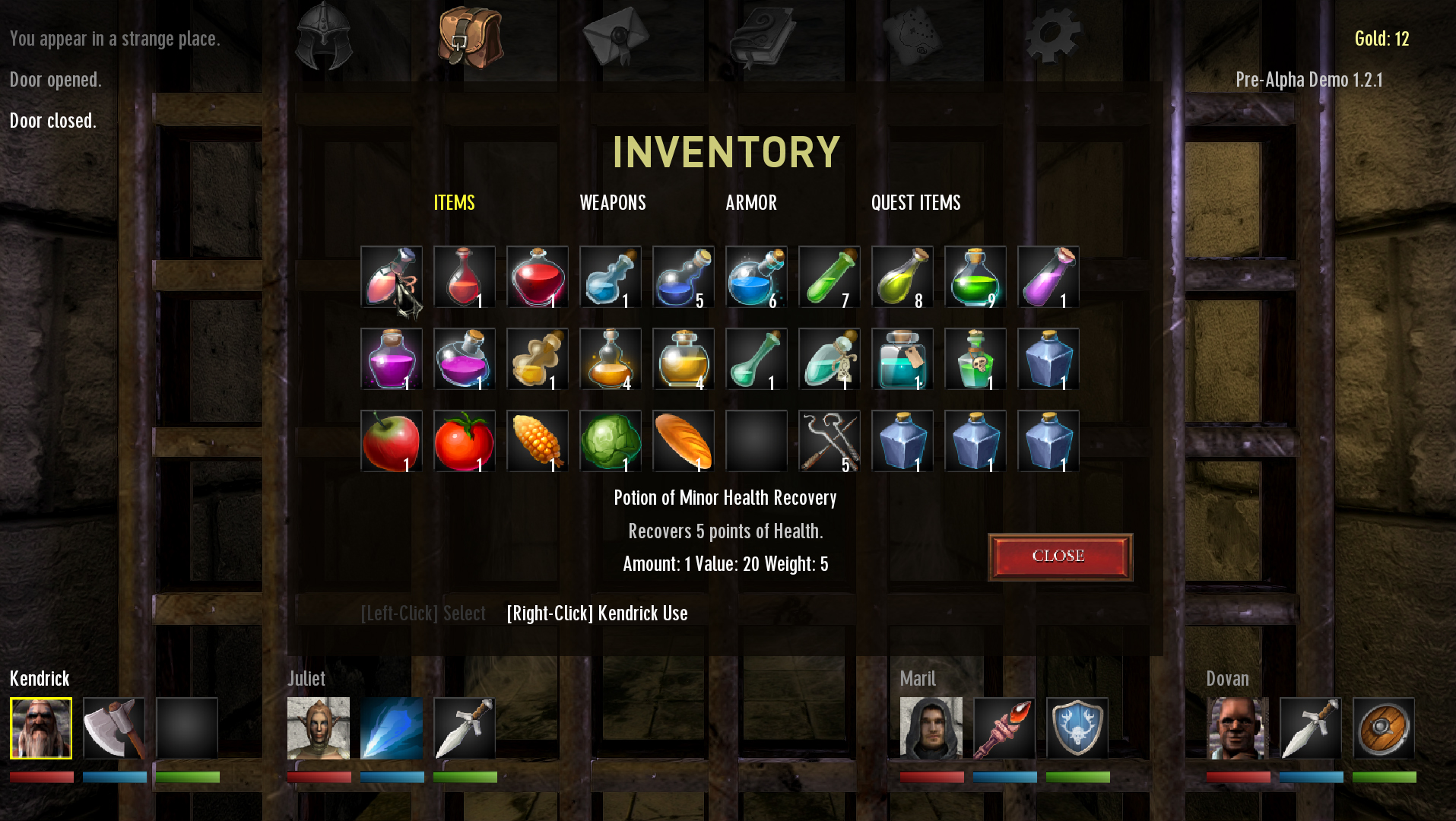The width and height of the screenshot is (1456, 821).
Task: Select the Items tab
Action: point(454,203)
